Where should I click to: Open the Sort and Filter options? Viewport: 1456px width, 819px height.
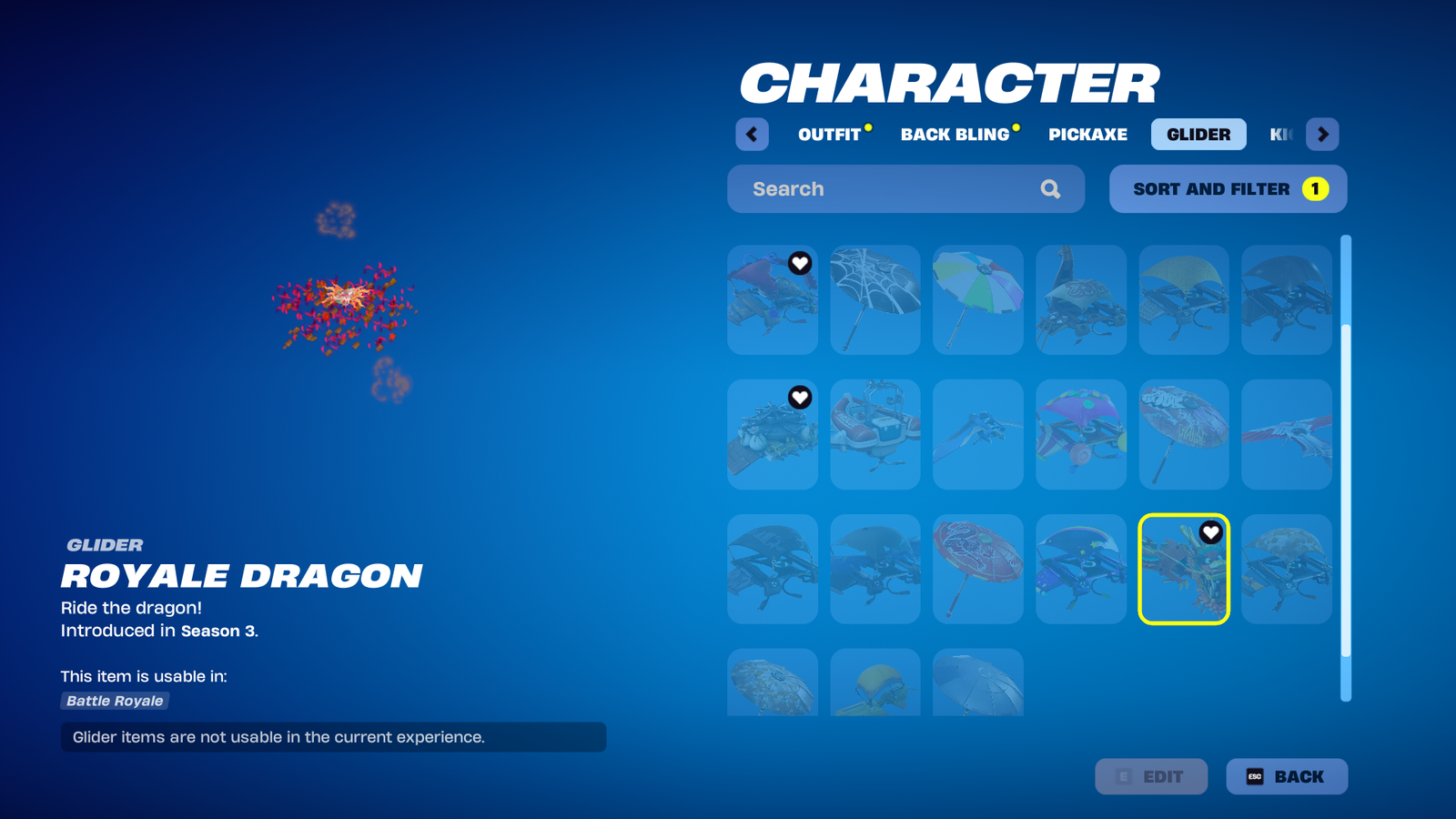[1228, 189]
